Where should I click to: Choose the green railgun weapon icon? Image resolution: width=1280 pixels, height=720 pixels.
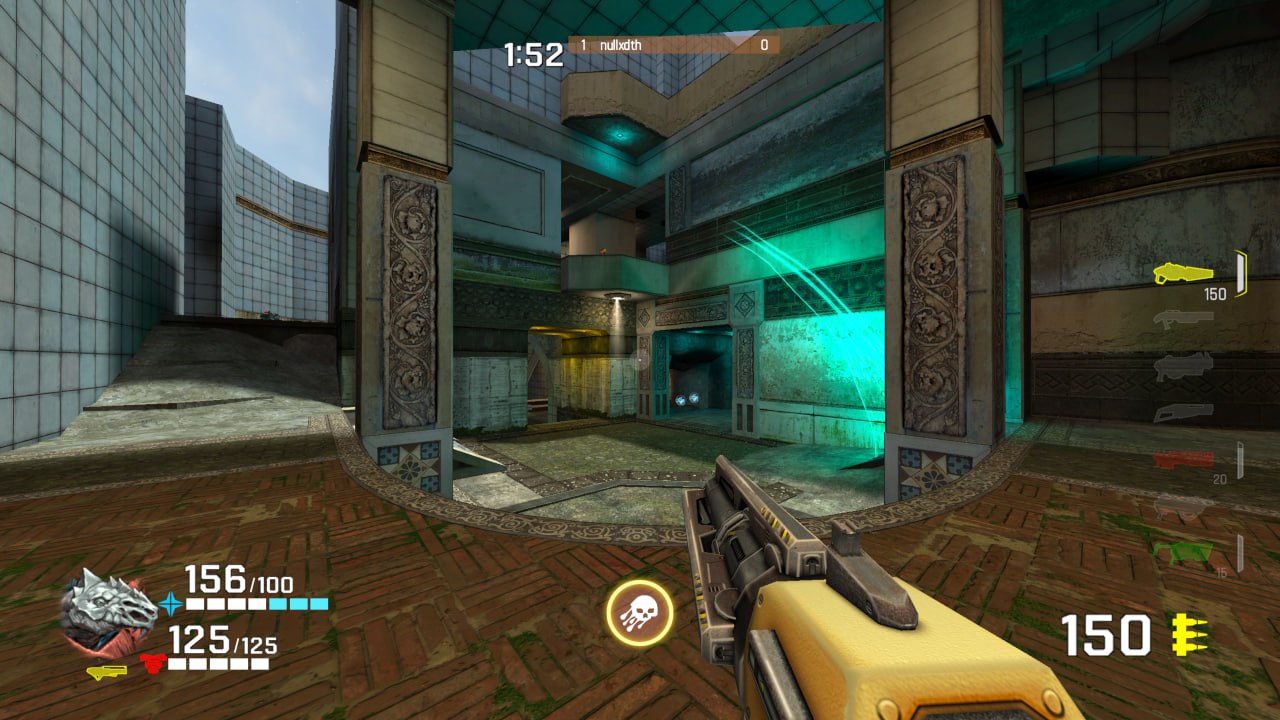tap(1183, 551)
